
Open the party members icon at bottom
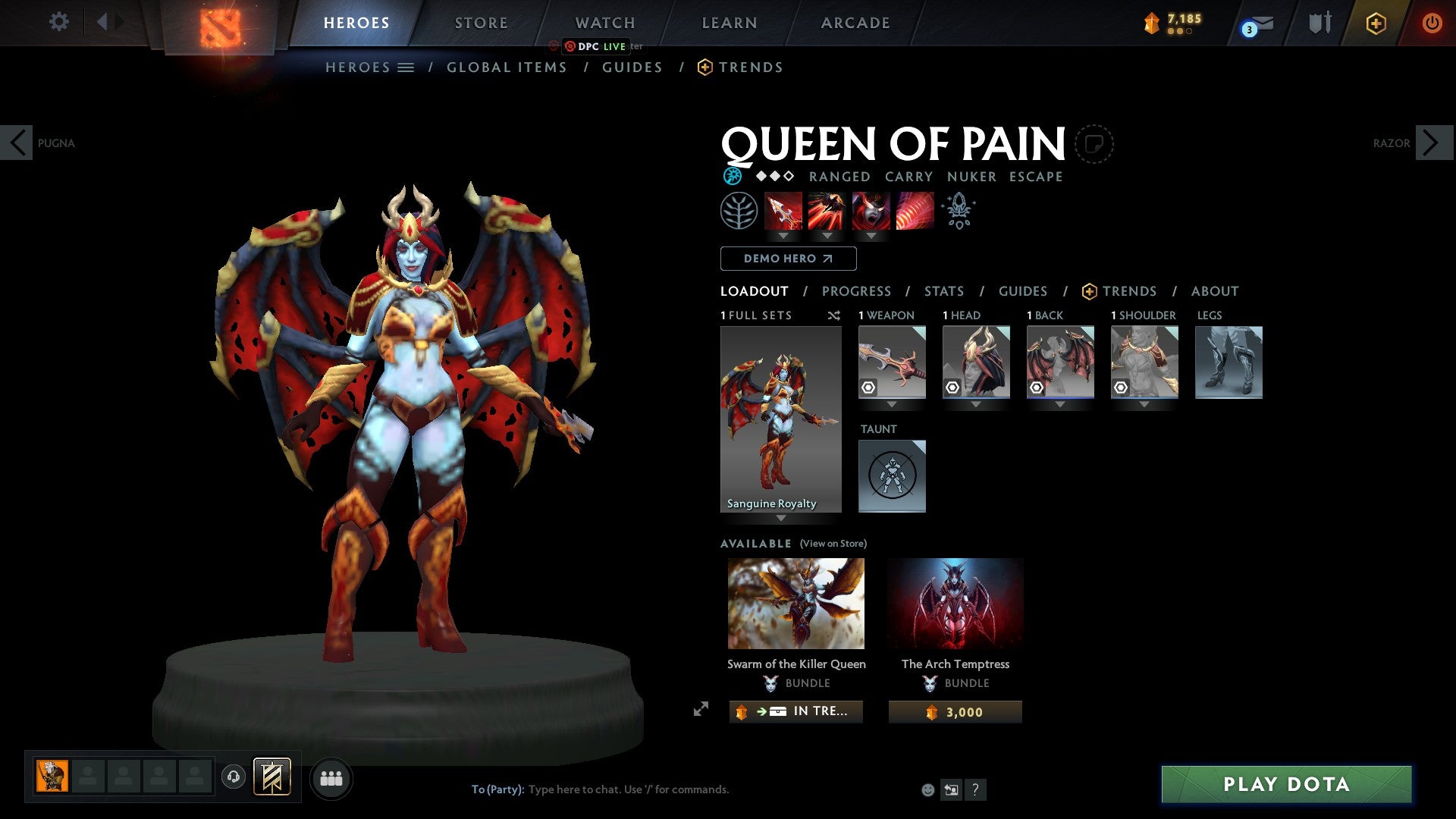pyautogui.click(x=331, y=777)
